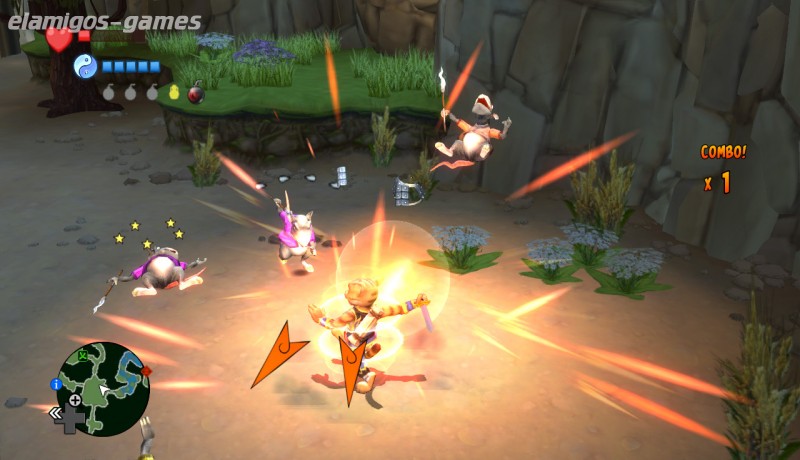Choose the yellow chick item icon
The height and width of the screenshot is (460, 800).
[x=173, y=93]
